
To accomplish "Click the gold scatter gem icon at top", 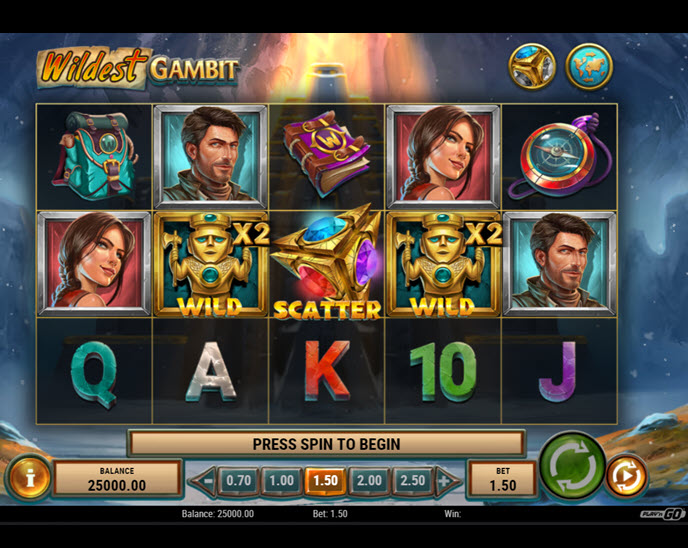I will [x=533, y=65].
